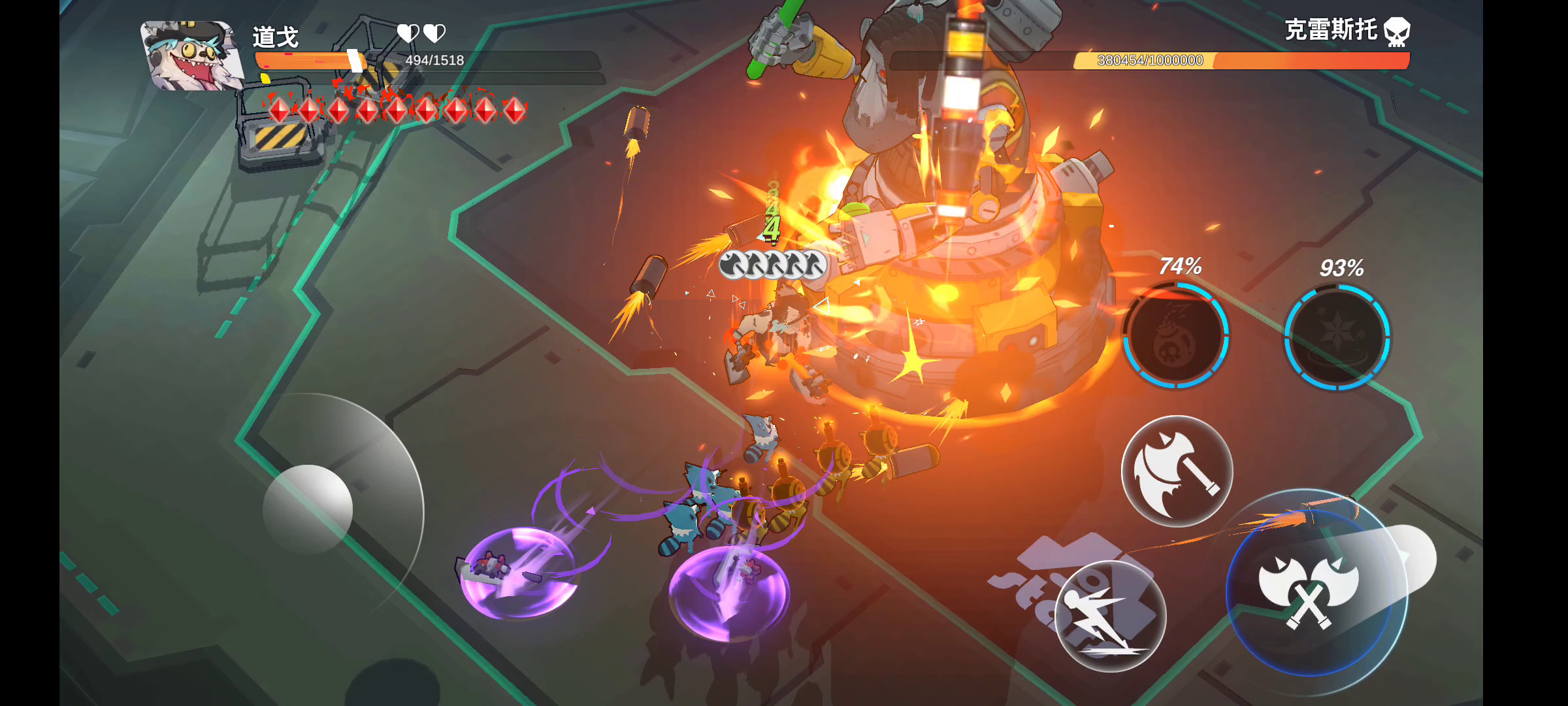1568x706 pixels.
Task: Use the dash sprint ability button
Action: pyautogui.click(x=1110, y=616)
